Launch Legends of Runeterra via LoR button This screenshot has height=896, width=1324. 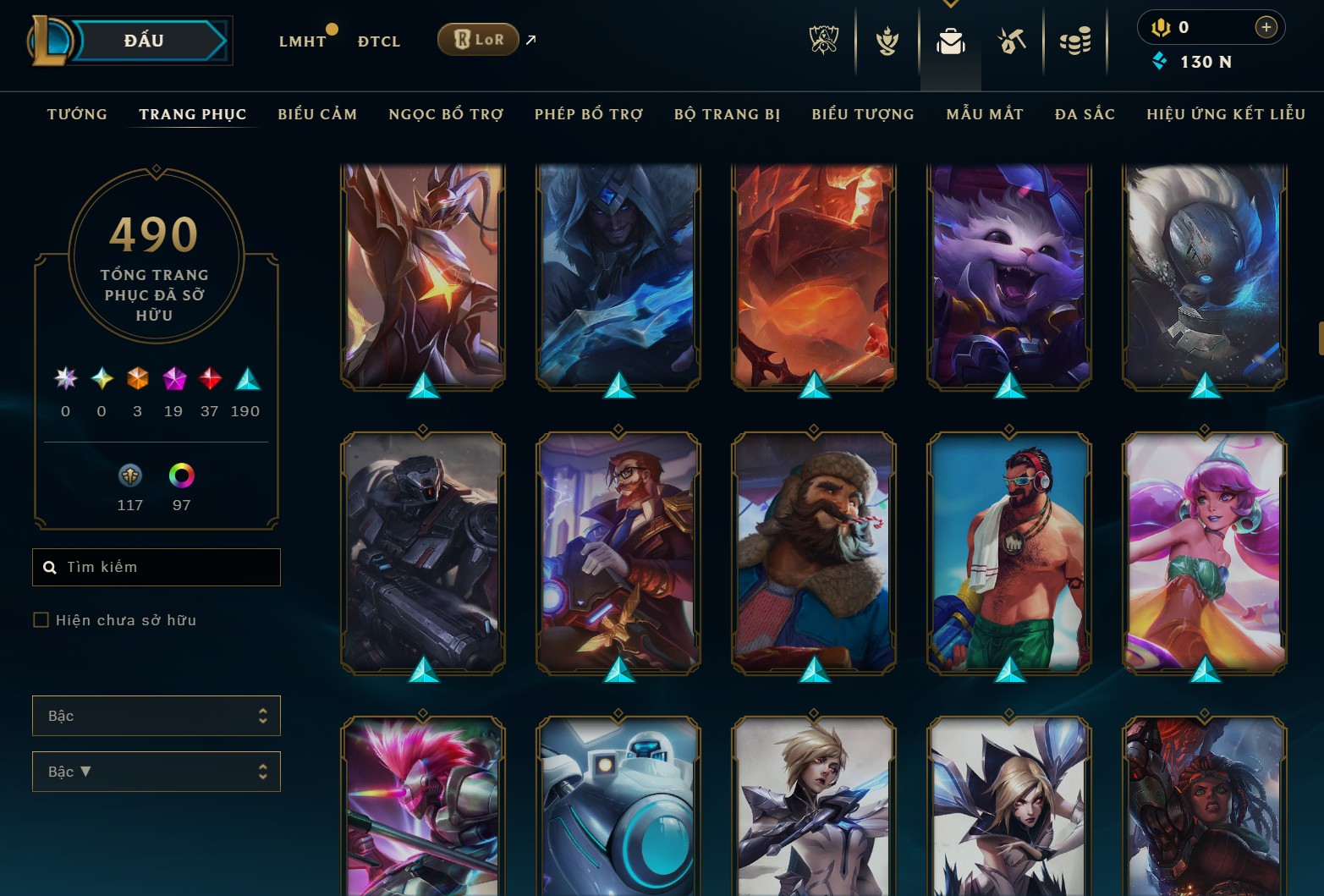[478, 39]
